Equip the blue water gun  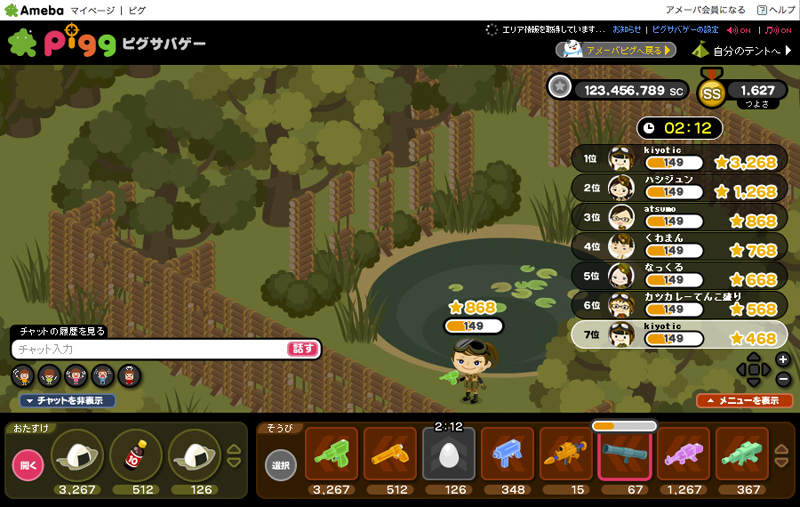click(x=508, y=455)
